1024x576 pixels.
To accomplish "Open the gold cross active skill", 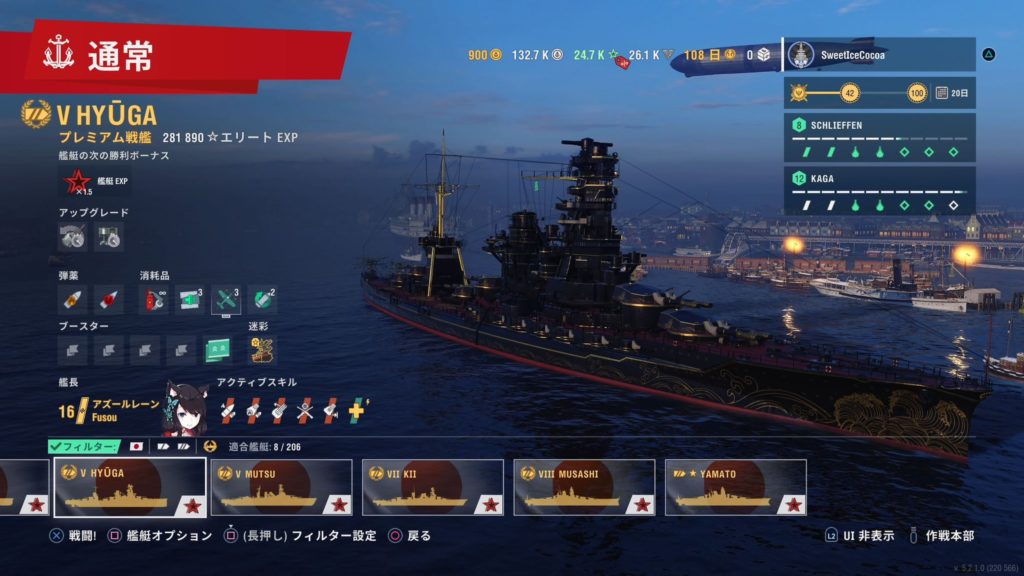I will tap(357, 407).
